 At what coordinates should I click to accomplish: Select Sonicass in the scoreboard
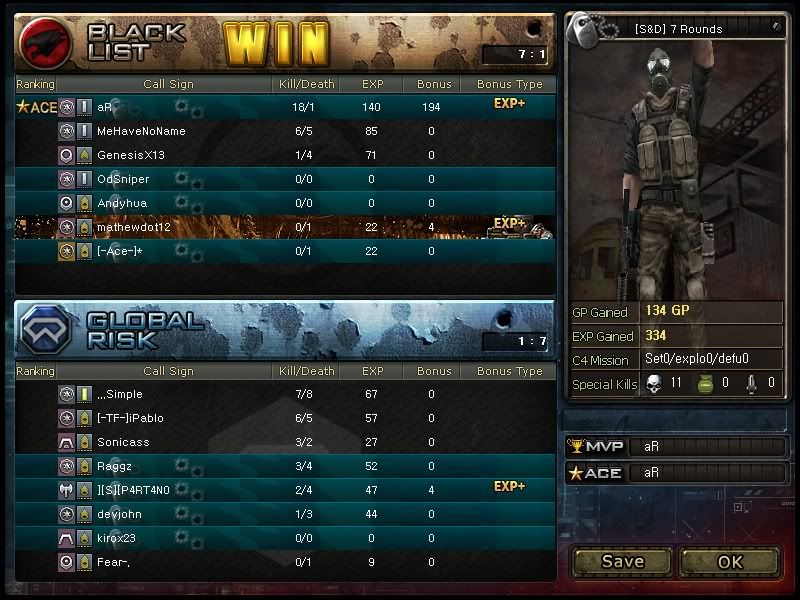click(x=124, y=442)
